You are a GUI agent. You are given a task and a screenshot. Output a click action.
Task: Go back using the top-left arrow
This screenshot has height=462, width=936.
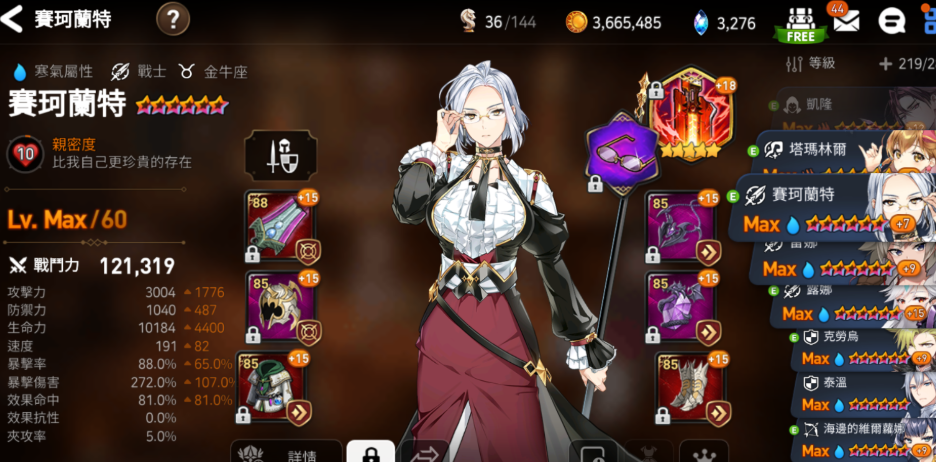(x=16, y=19)
